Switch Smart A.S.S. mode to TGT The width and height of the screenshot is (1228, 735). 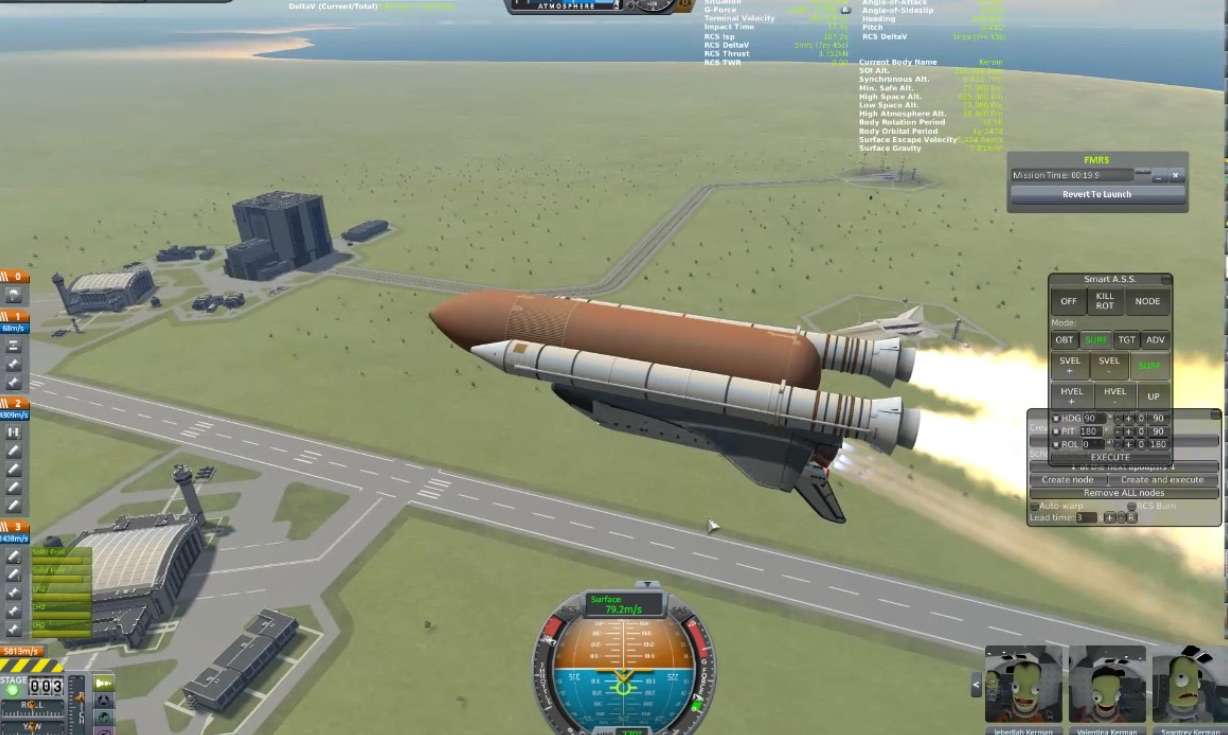pyautogui.click(x=1127, y=340)
